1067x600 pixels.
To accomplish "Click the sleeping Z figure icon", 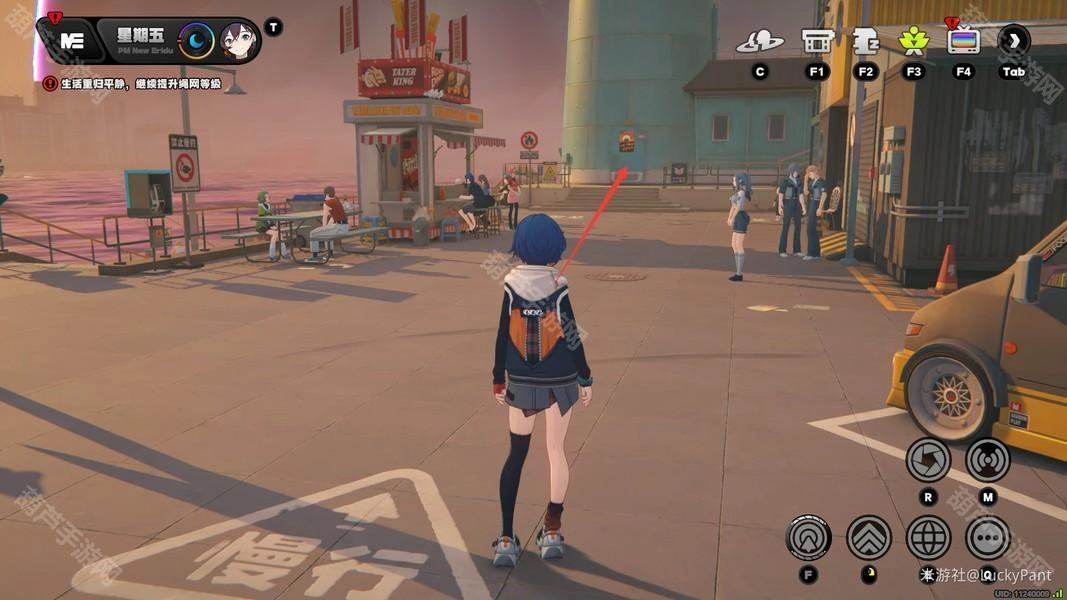I will click(865, 40).
